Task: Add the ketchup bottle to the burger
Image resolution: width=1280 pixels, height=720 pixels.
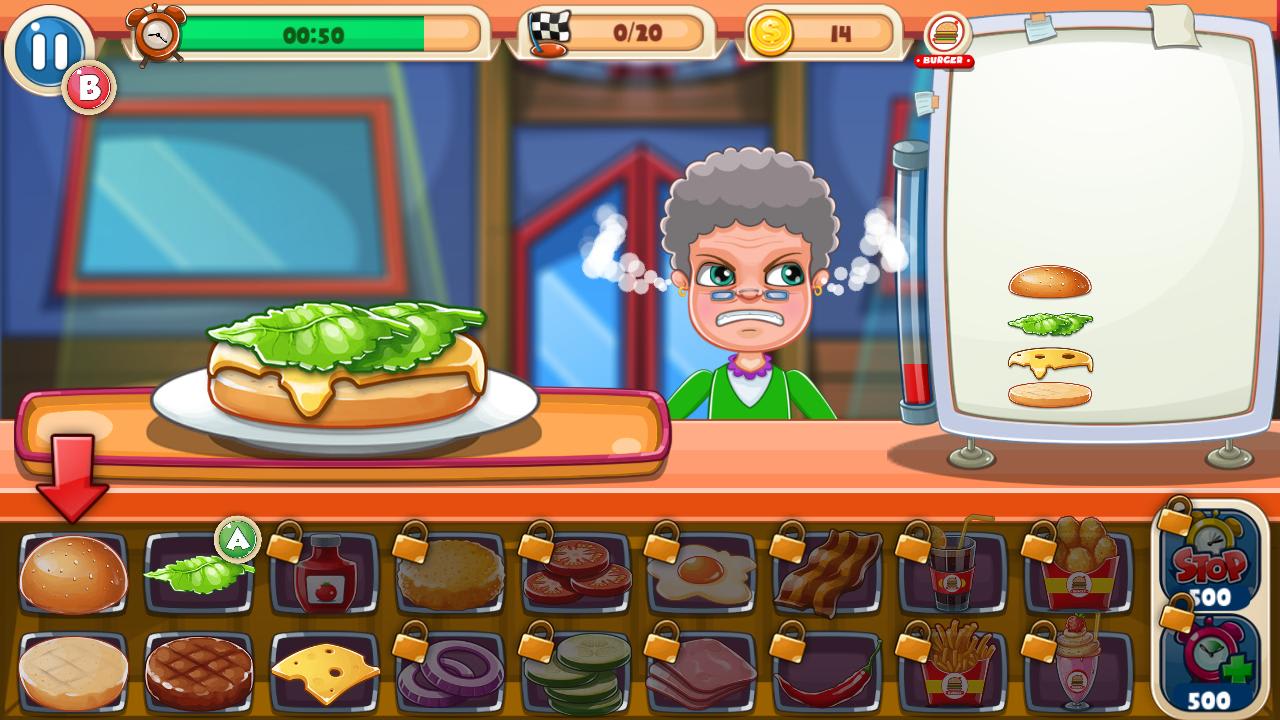Action: pyautogui.click(x=324, y=573)
